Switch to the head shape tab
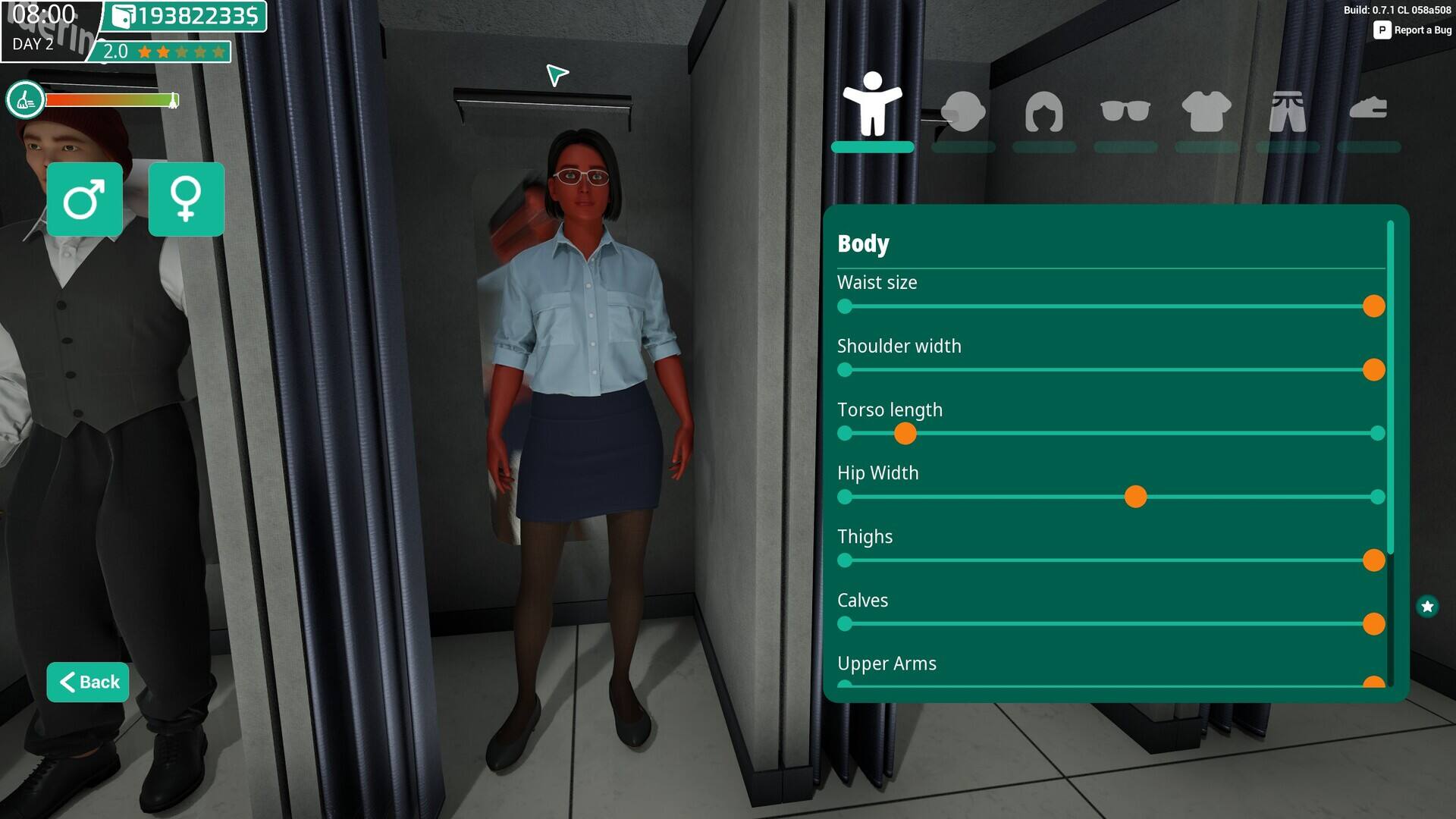 963,111
